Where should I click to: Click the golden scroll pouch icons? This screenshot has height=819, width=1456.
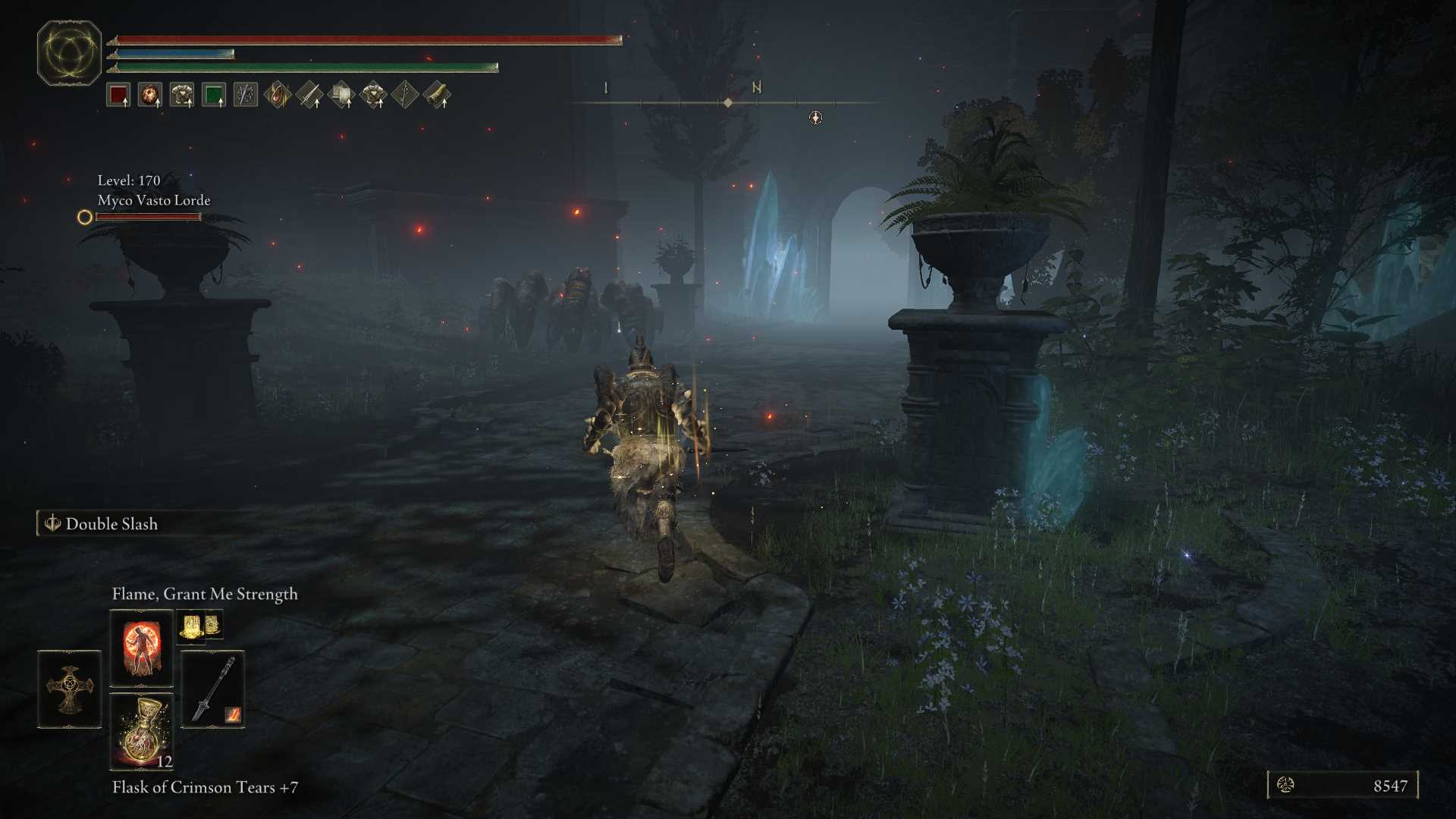pyautogui.click(x=199, y=626)
